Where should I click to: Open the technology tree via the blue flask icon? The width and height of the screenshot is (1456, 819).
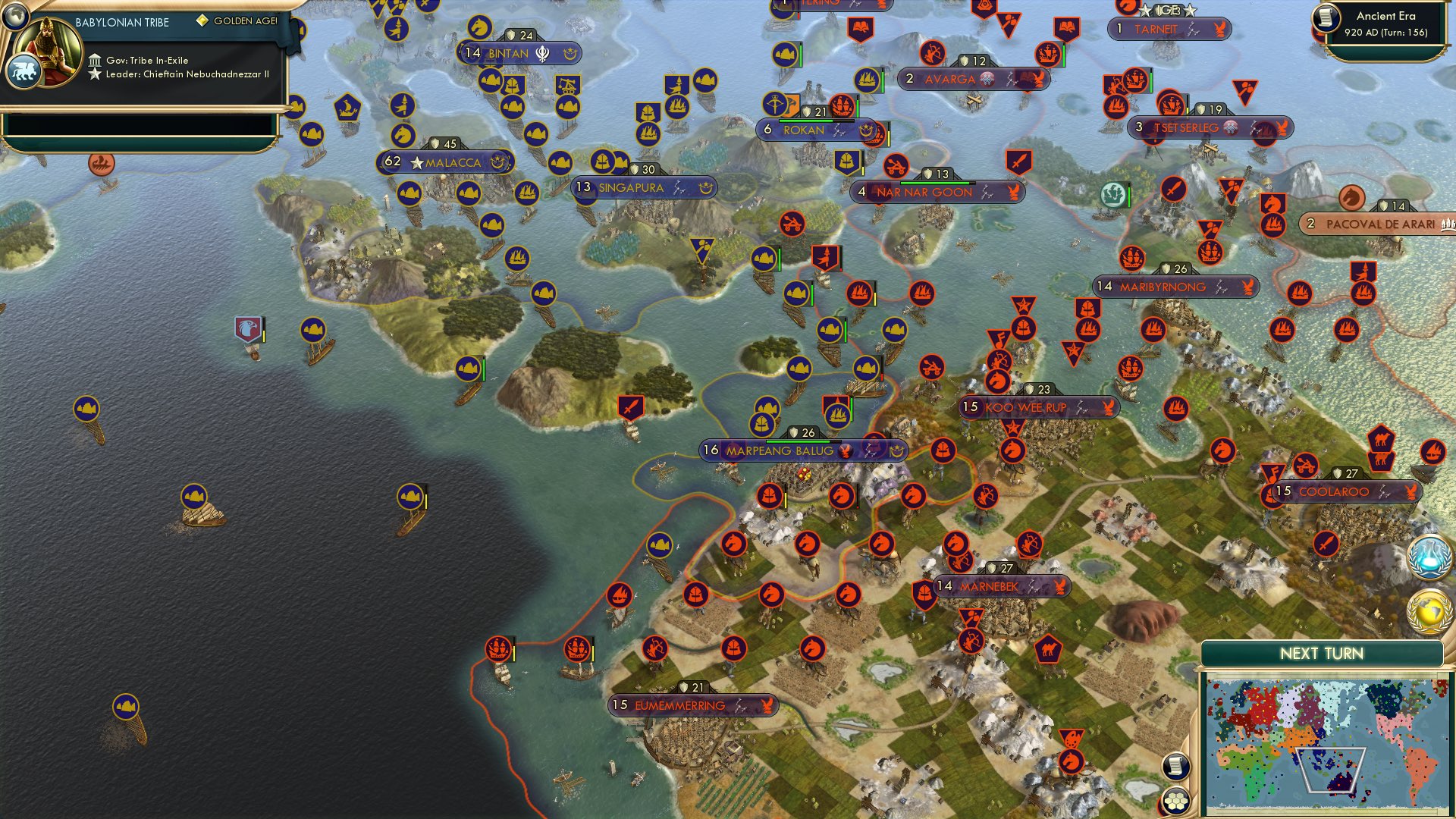(1429, 556)
